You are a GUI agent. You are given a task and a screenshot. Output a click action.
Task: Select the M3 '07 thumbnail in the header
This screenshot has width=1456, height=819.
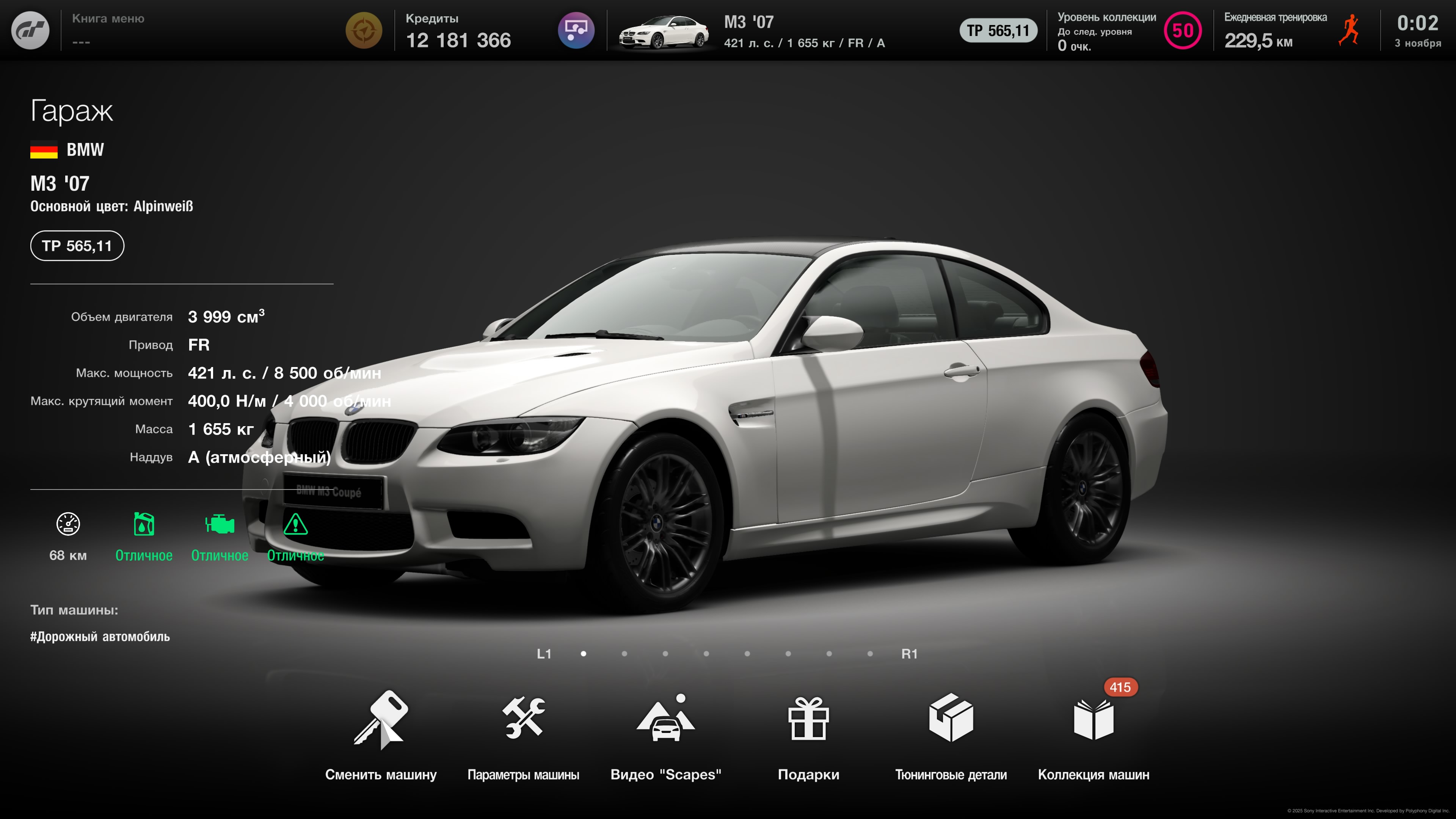pos(663,32)
